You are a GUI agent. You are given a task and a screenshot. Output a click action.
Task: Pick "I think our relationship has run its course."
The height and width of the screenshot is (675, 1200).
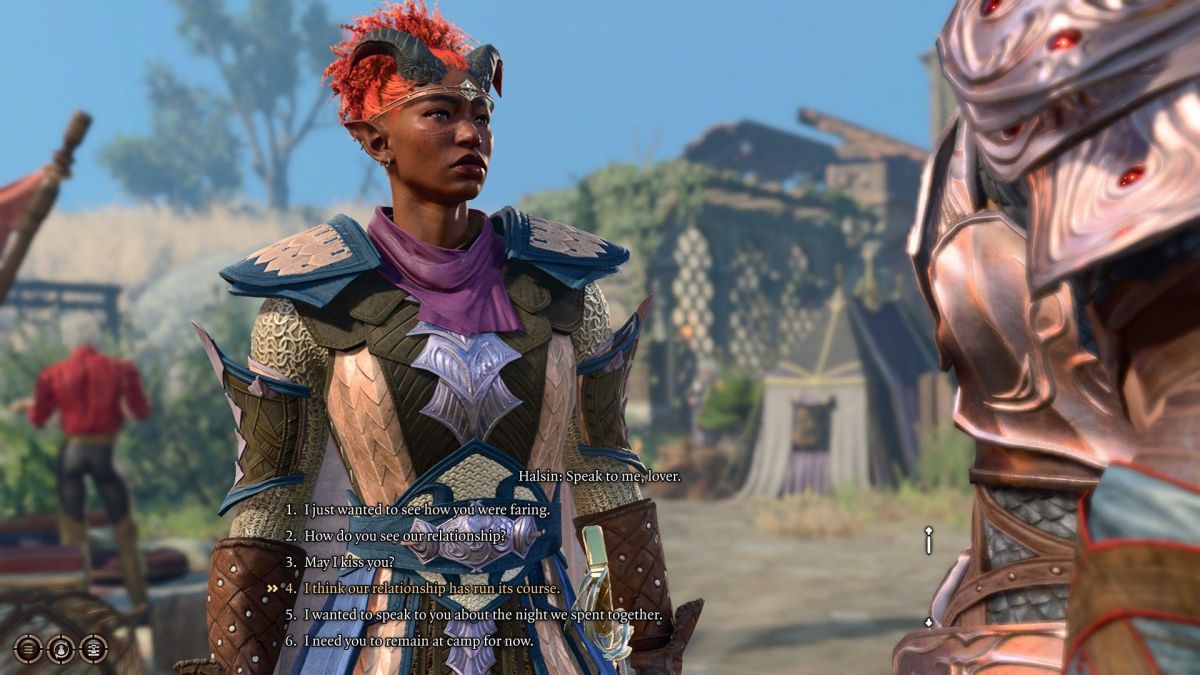pos(432,588)
